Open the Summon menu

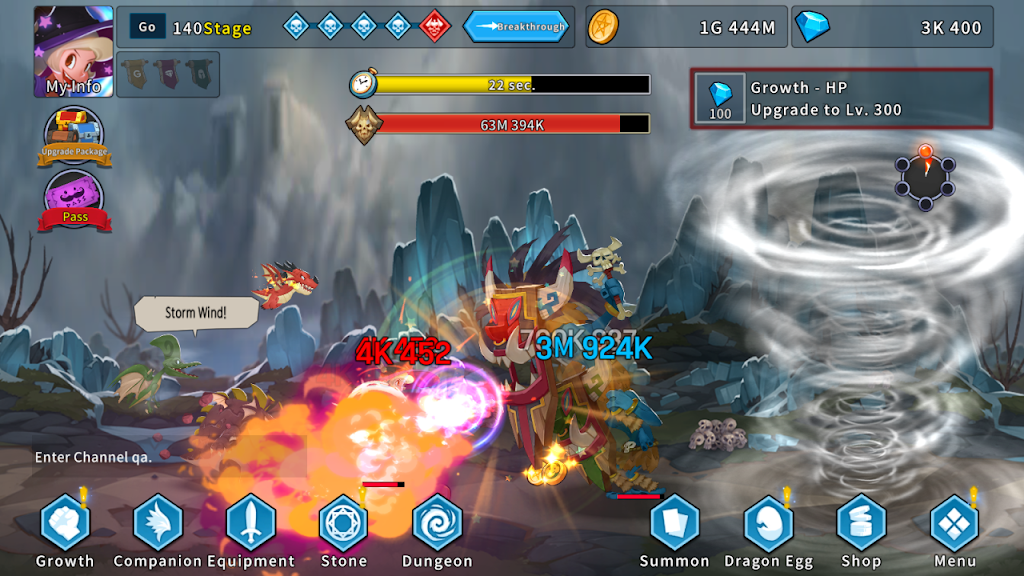[675, 524]
